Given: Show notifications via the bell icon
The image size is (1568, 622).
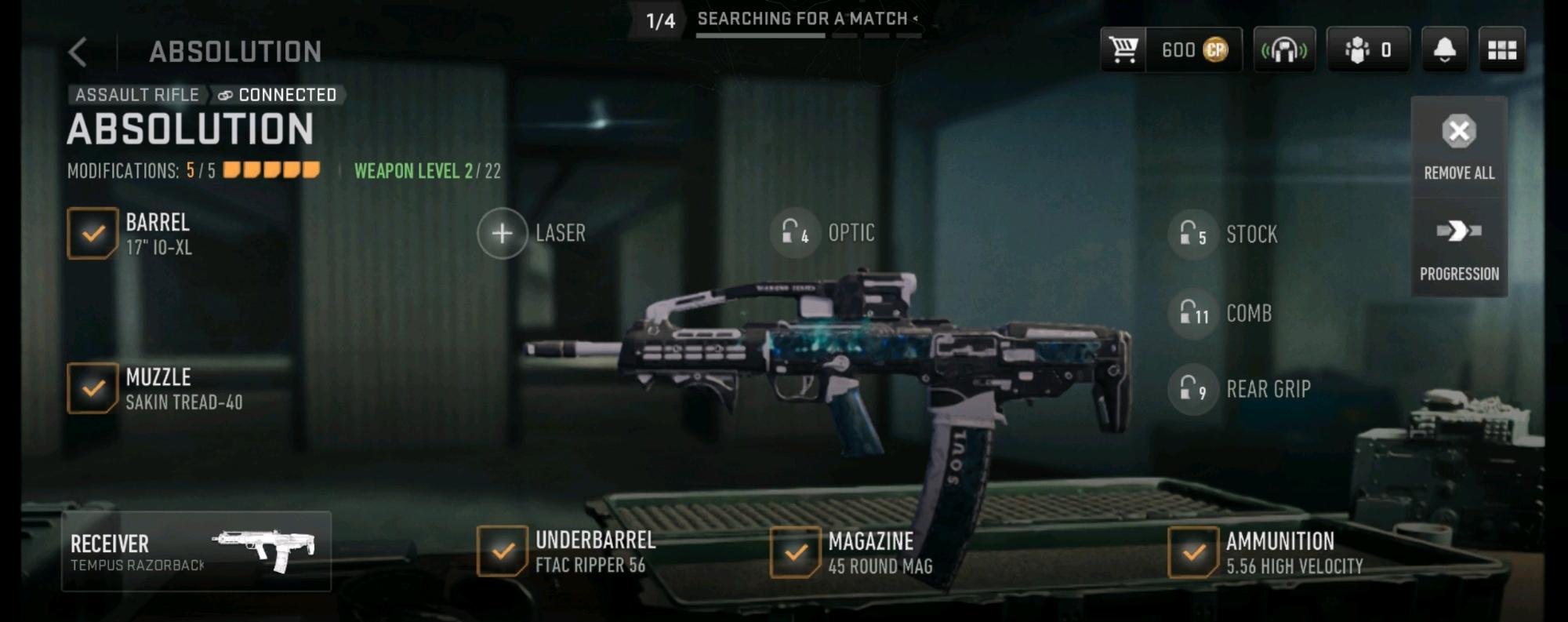Looking at the screenshot, I should click(1444, 50).
